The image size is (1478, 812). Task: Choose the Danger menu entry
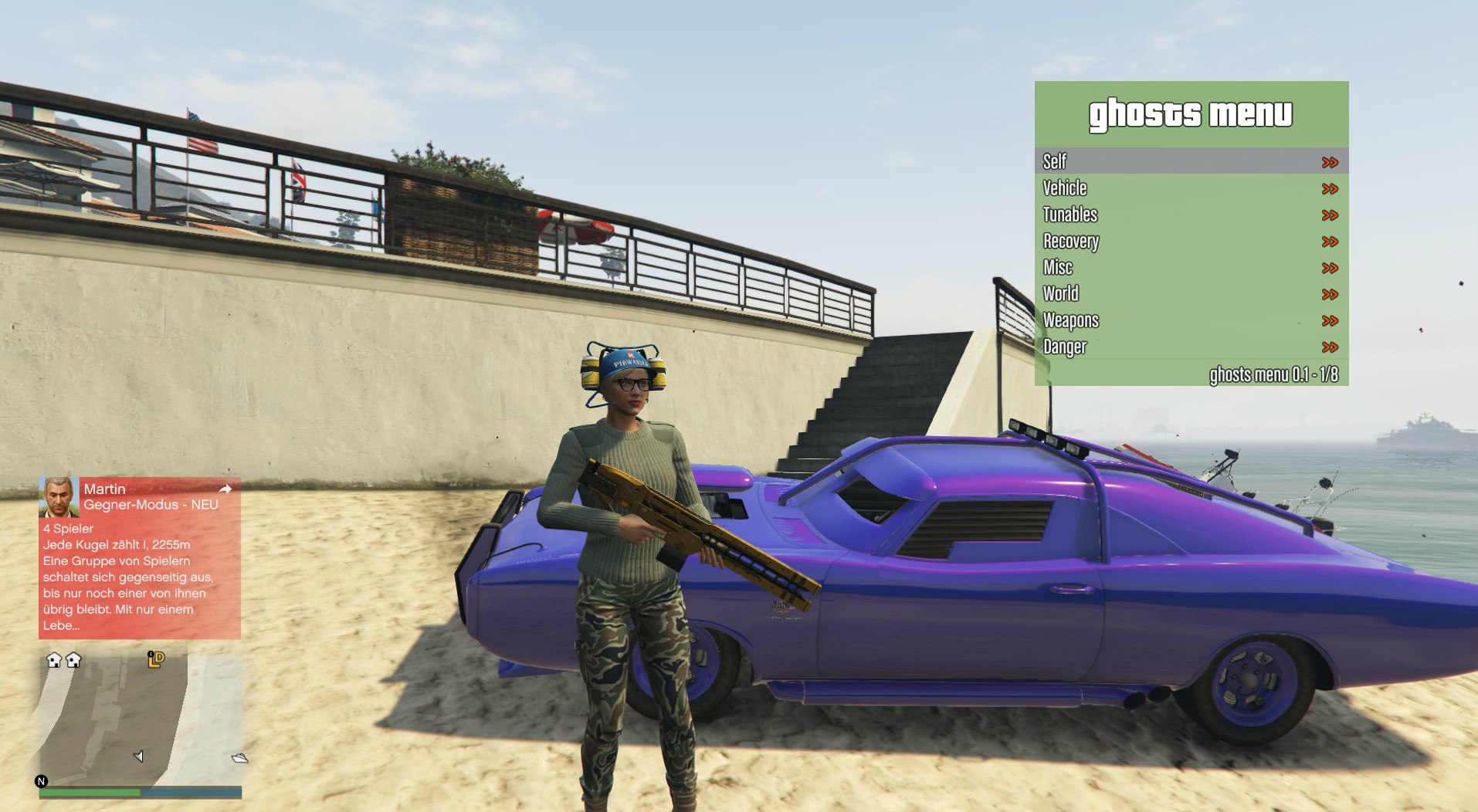[x=1191, y=347]
